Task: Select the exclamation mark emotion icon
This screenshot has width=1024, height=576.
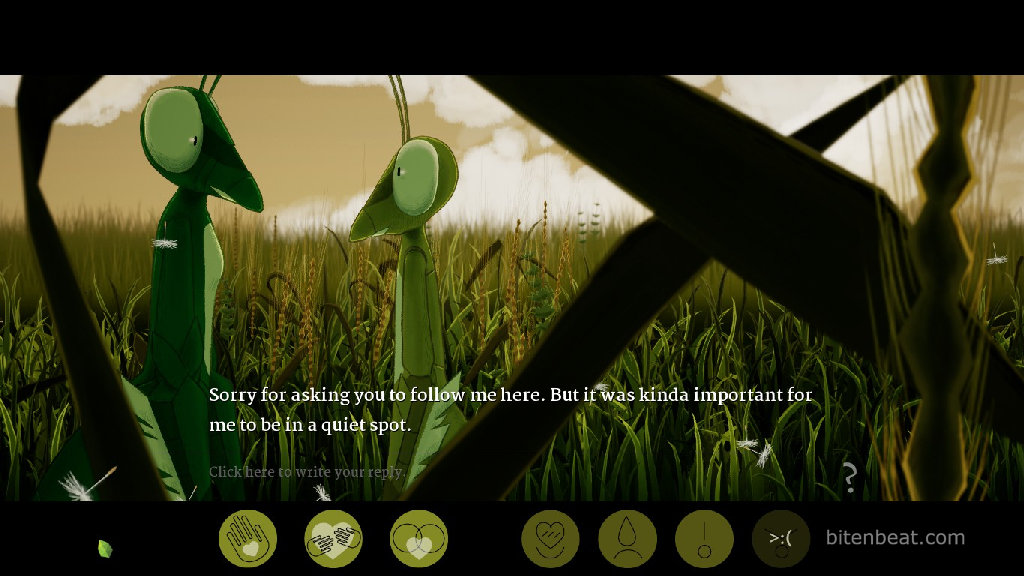Action: 704,538
